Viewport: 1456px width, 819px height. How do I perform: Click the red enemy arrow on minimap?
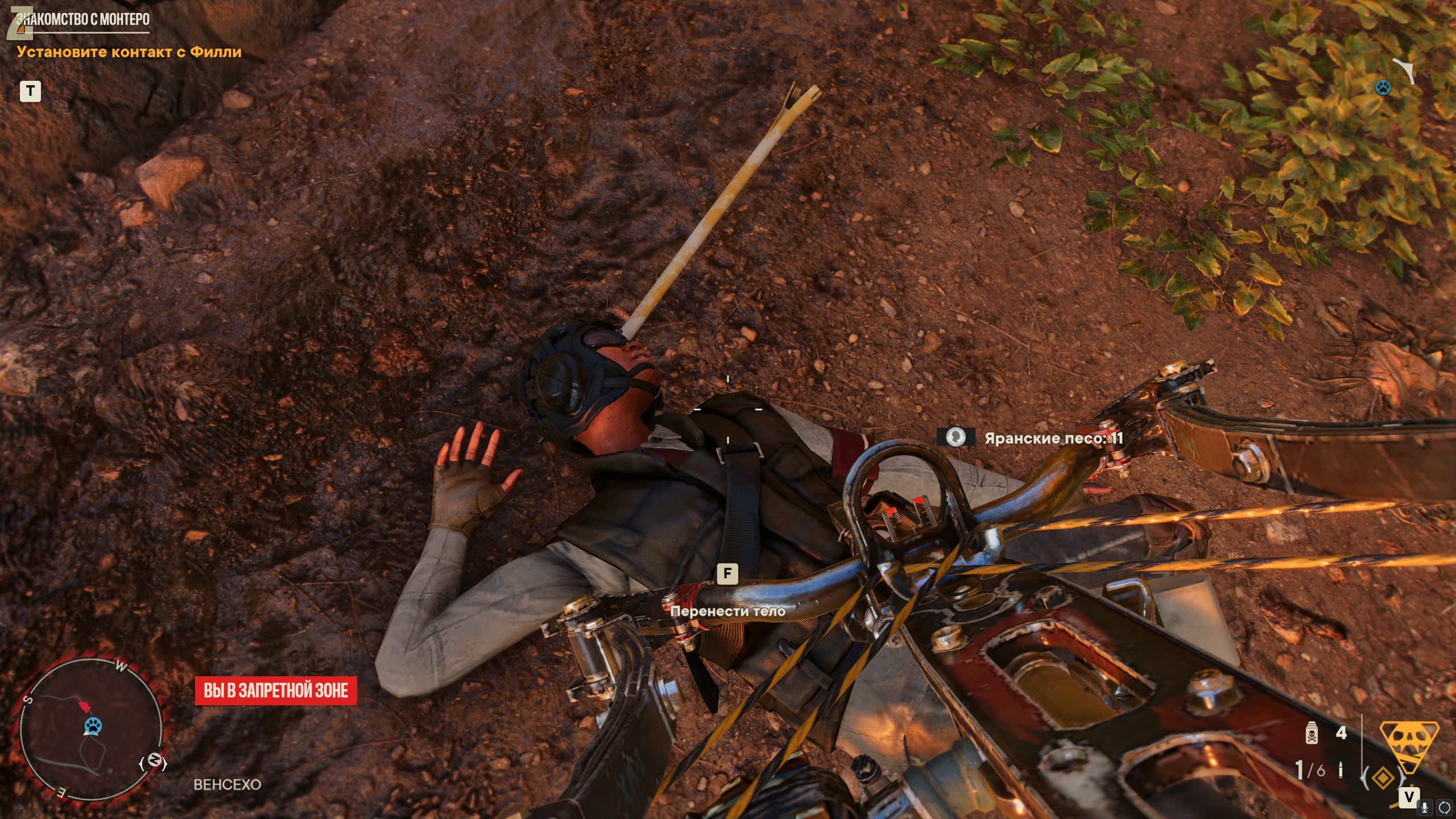click(85, 707)
